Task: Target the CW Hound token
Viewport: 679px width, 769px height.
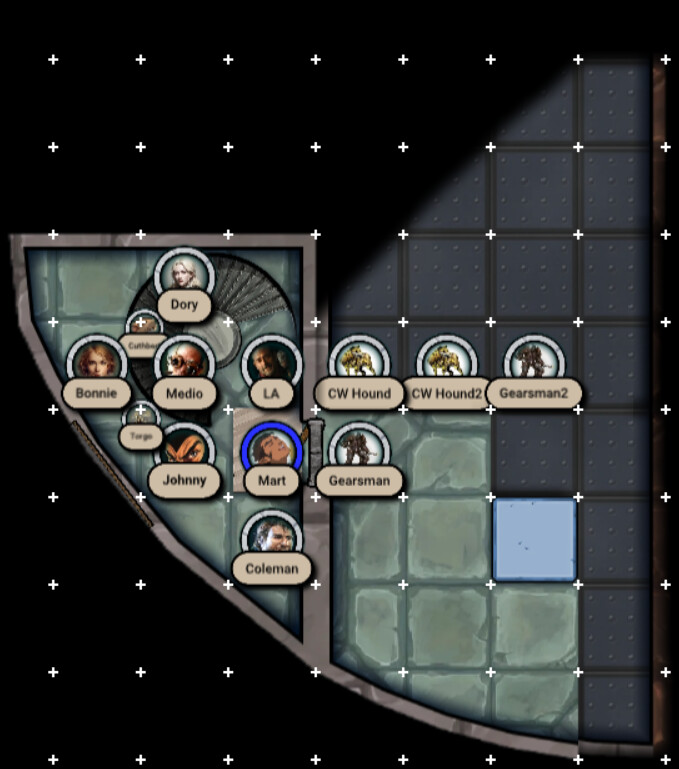Action: pyautogui.click(x=359, y=361)
